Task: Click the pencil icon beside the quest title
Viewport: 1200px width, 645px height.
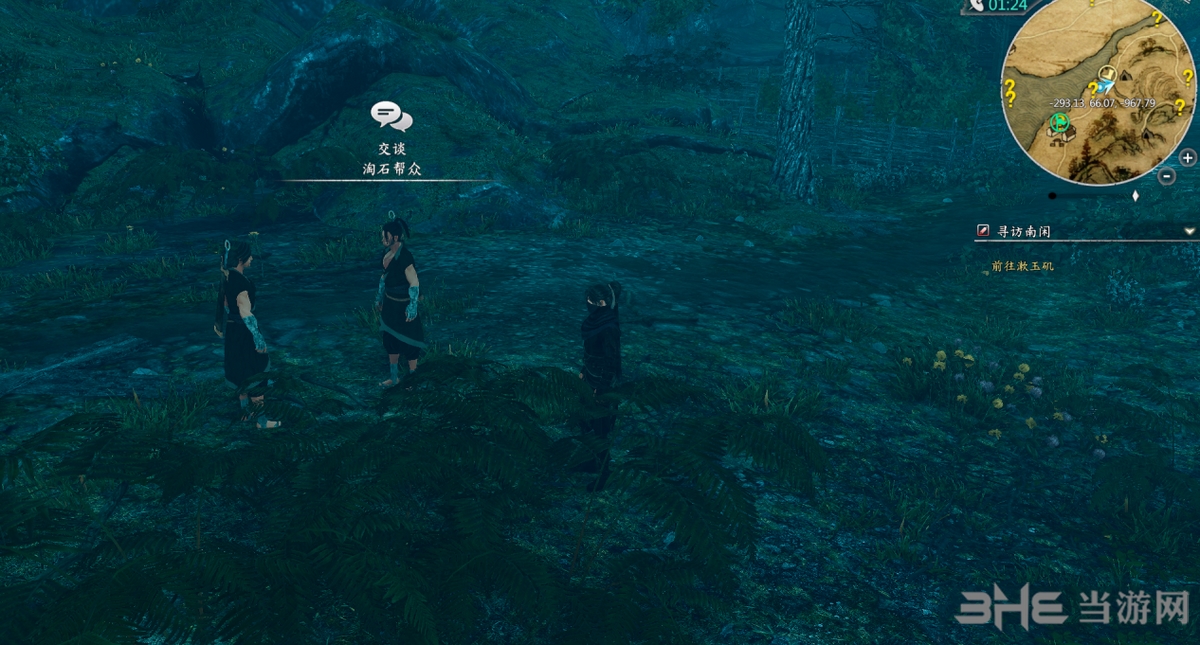Action: pyautogui.click(x=983, y=231)
